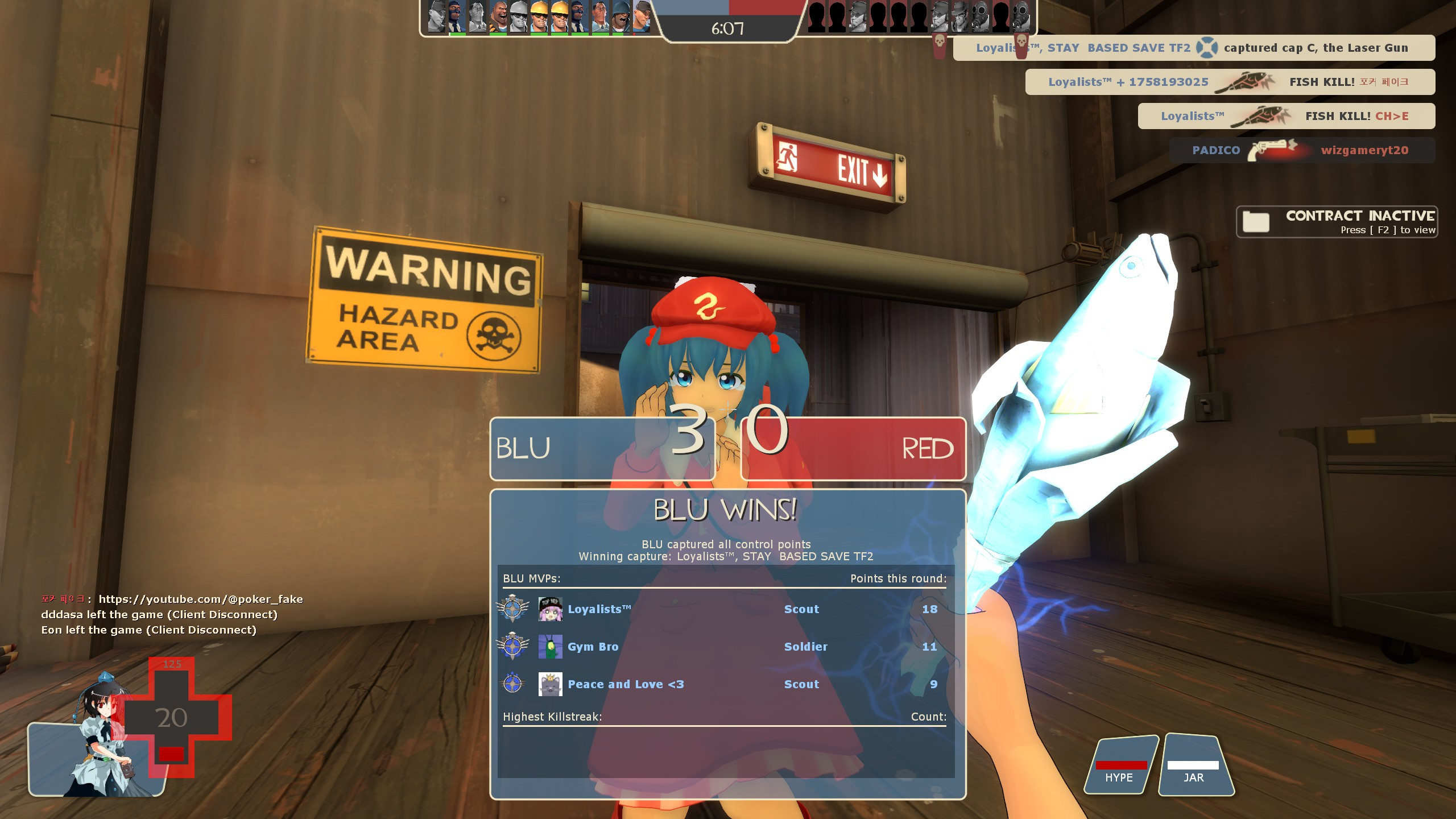Click the Contract Inactive folder icon

coord(1256,222)
